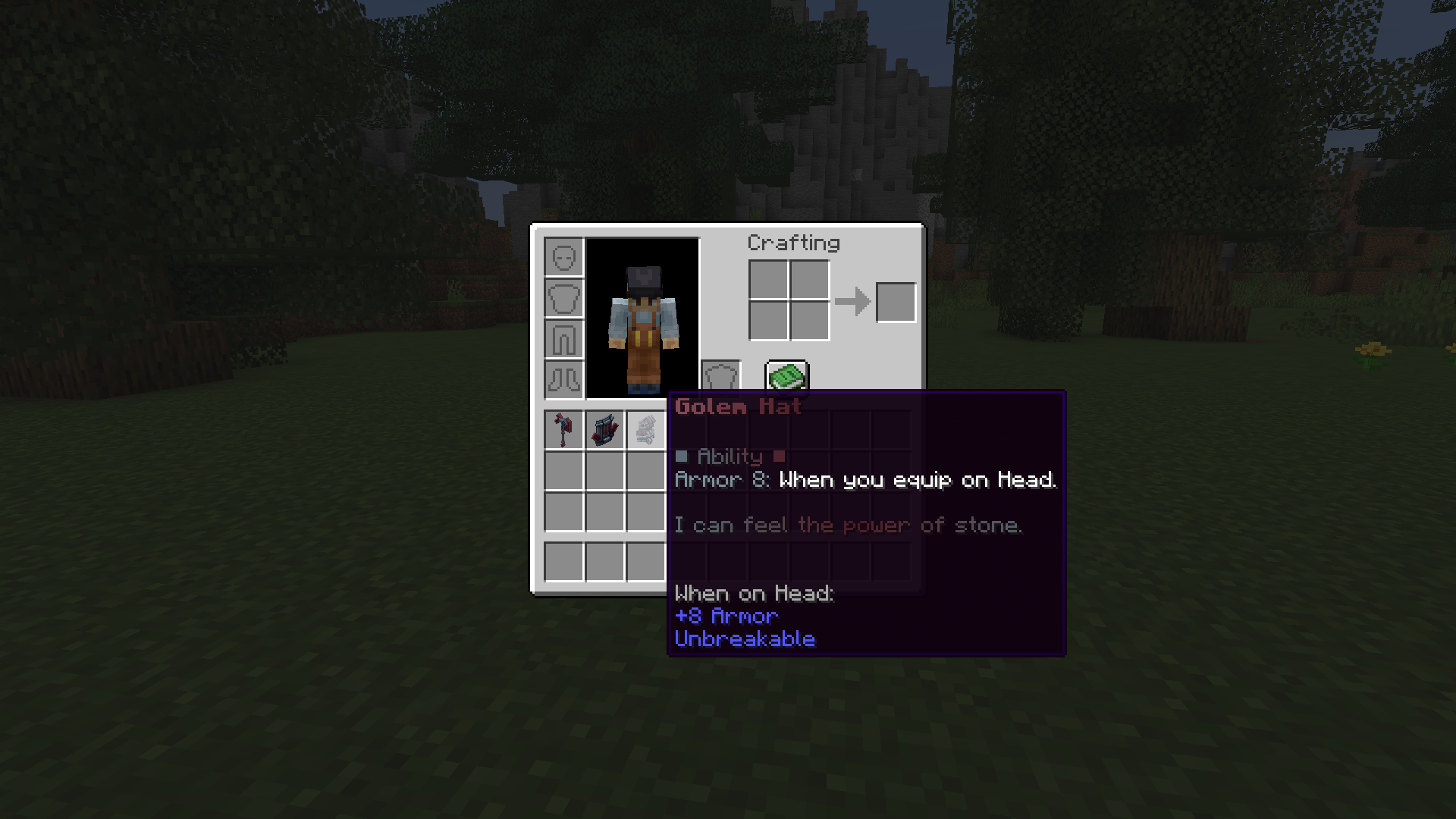Select the crossbow item in the inventory
Screen dimensions: 1456x819
(x=604, y=429)
